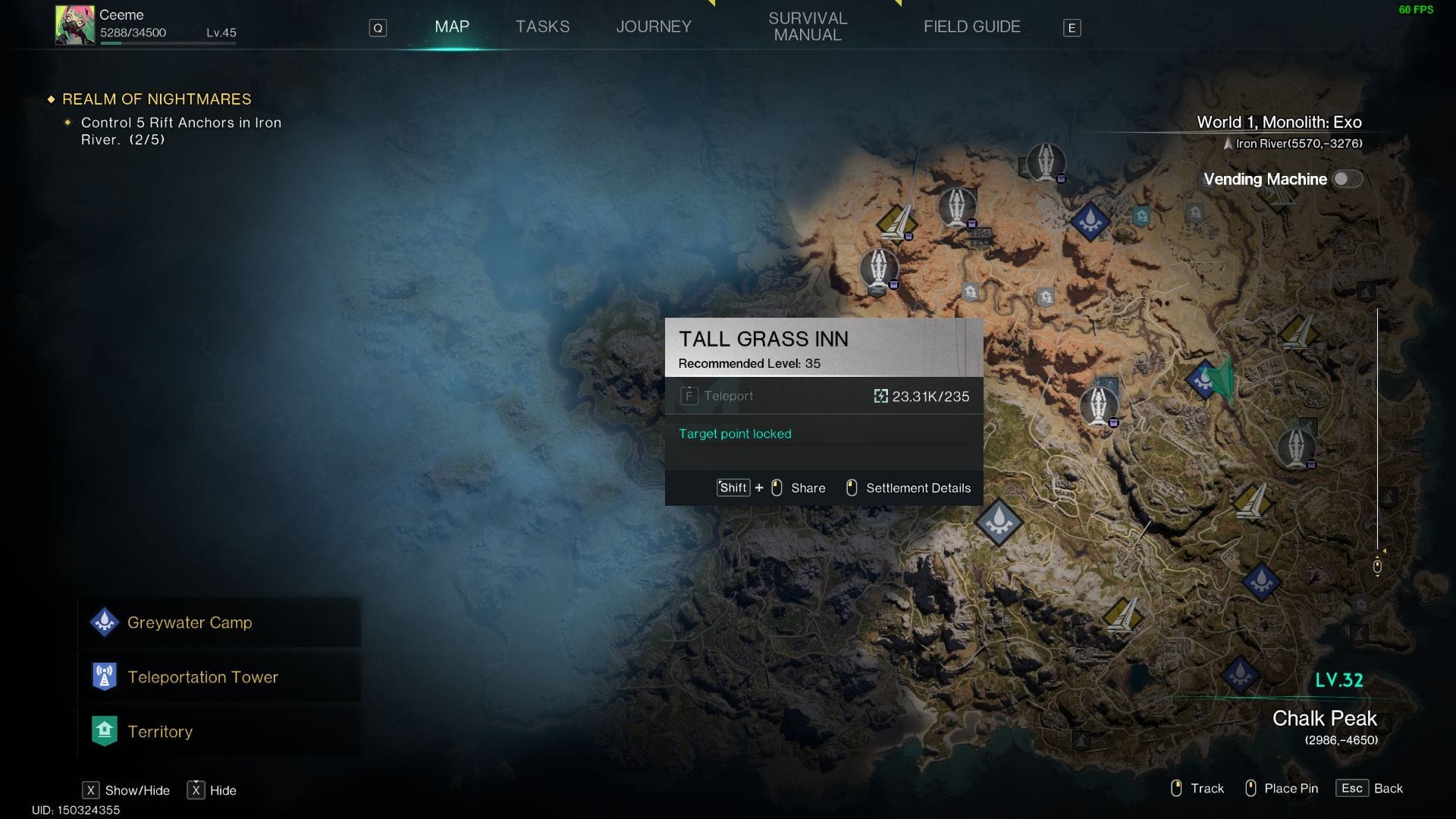Click the Ceeme player avatar
This screenshot has width=1456, height=819.
[74, 25]
